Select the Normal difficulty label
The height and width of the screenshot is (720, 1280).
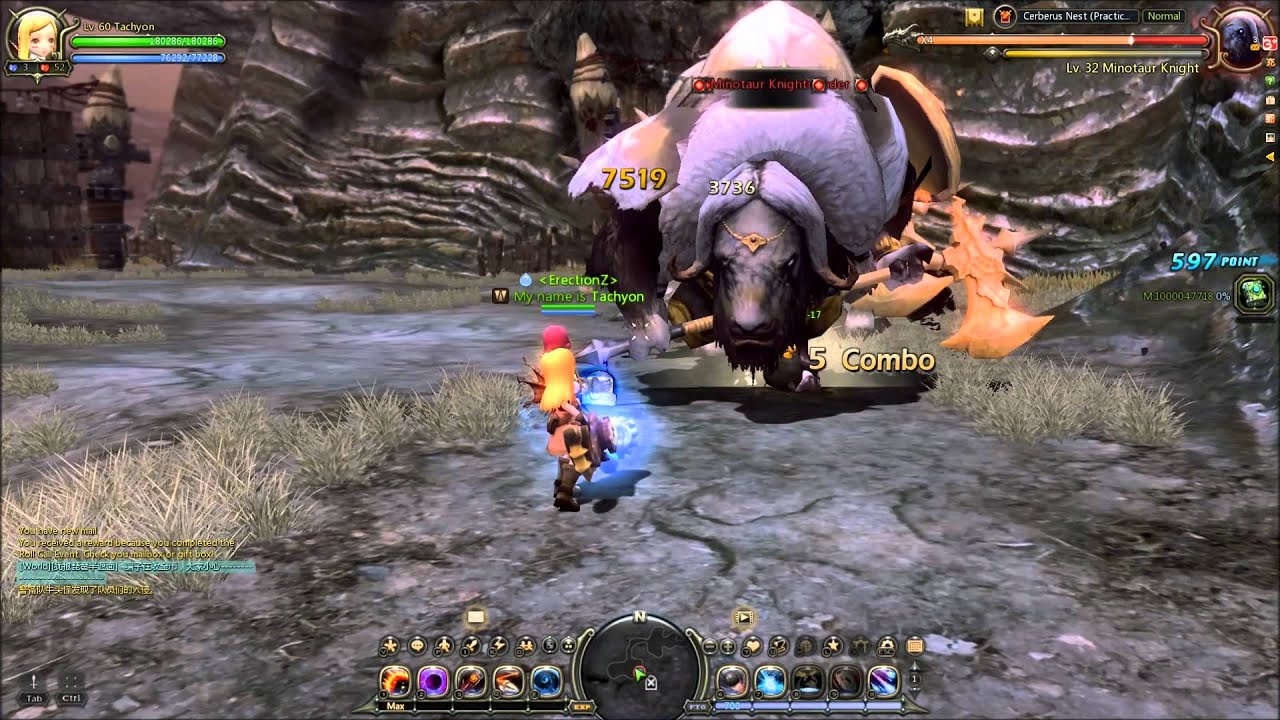[1163, 16]
